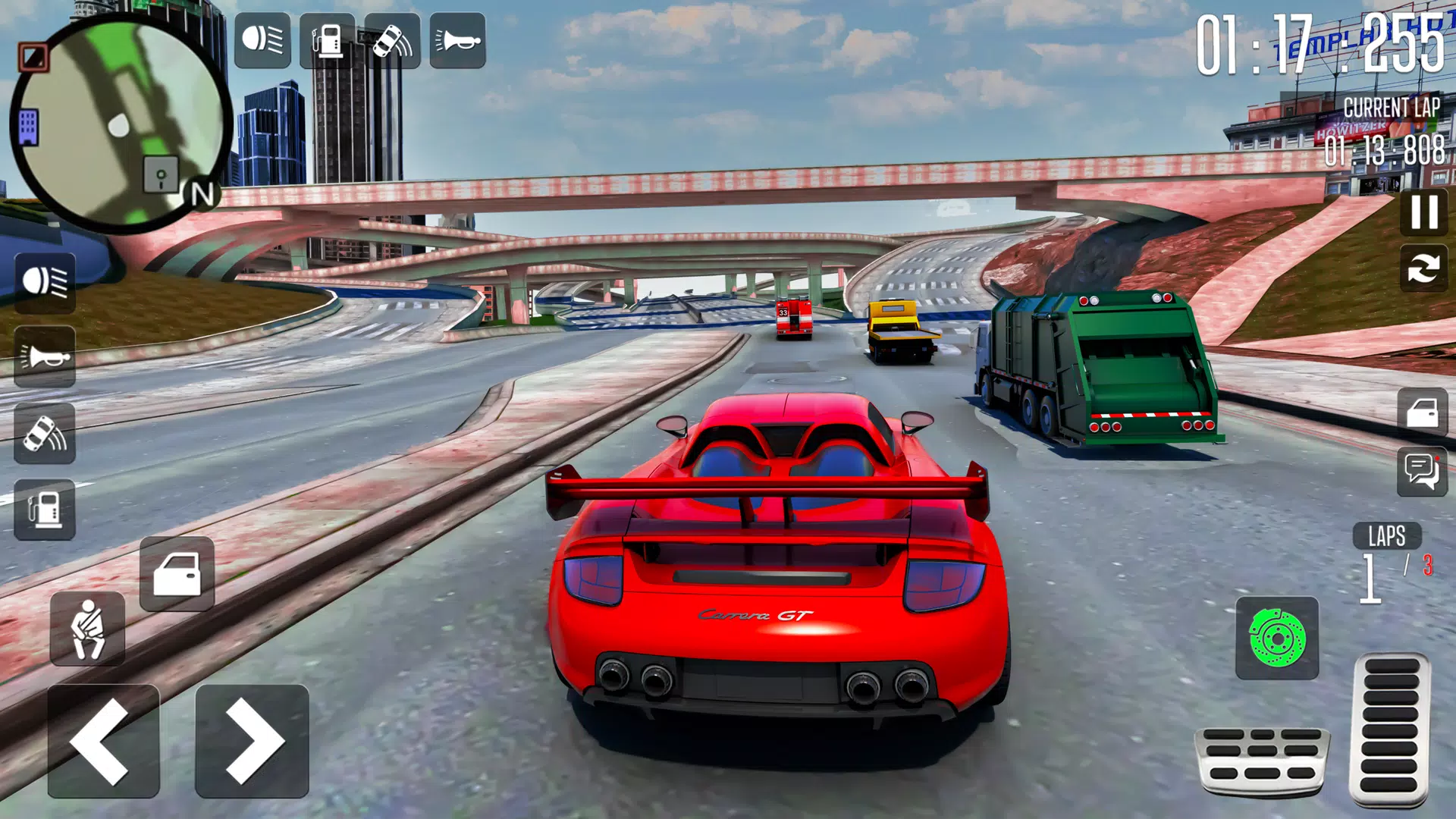Viewport: 1456px width, 819px height.
Task: Pause the race
Action: click(x=1423, y=212)
